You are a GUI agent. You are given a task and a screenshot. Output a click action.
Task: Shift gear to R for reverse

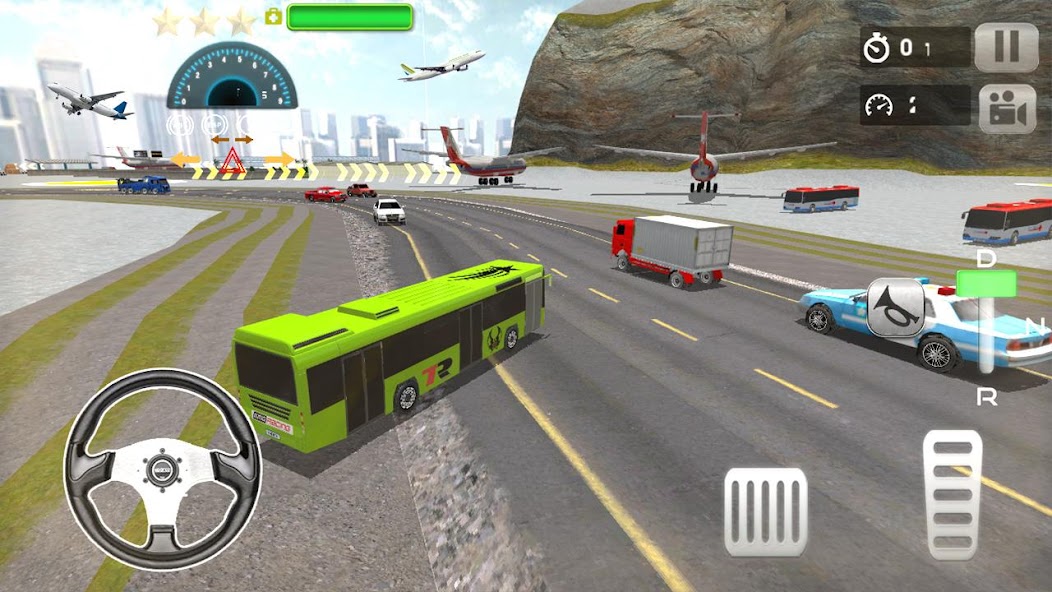pyautogui.click(x=986, y=396)
